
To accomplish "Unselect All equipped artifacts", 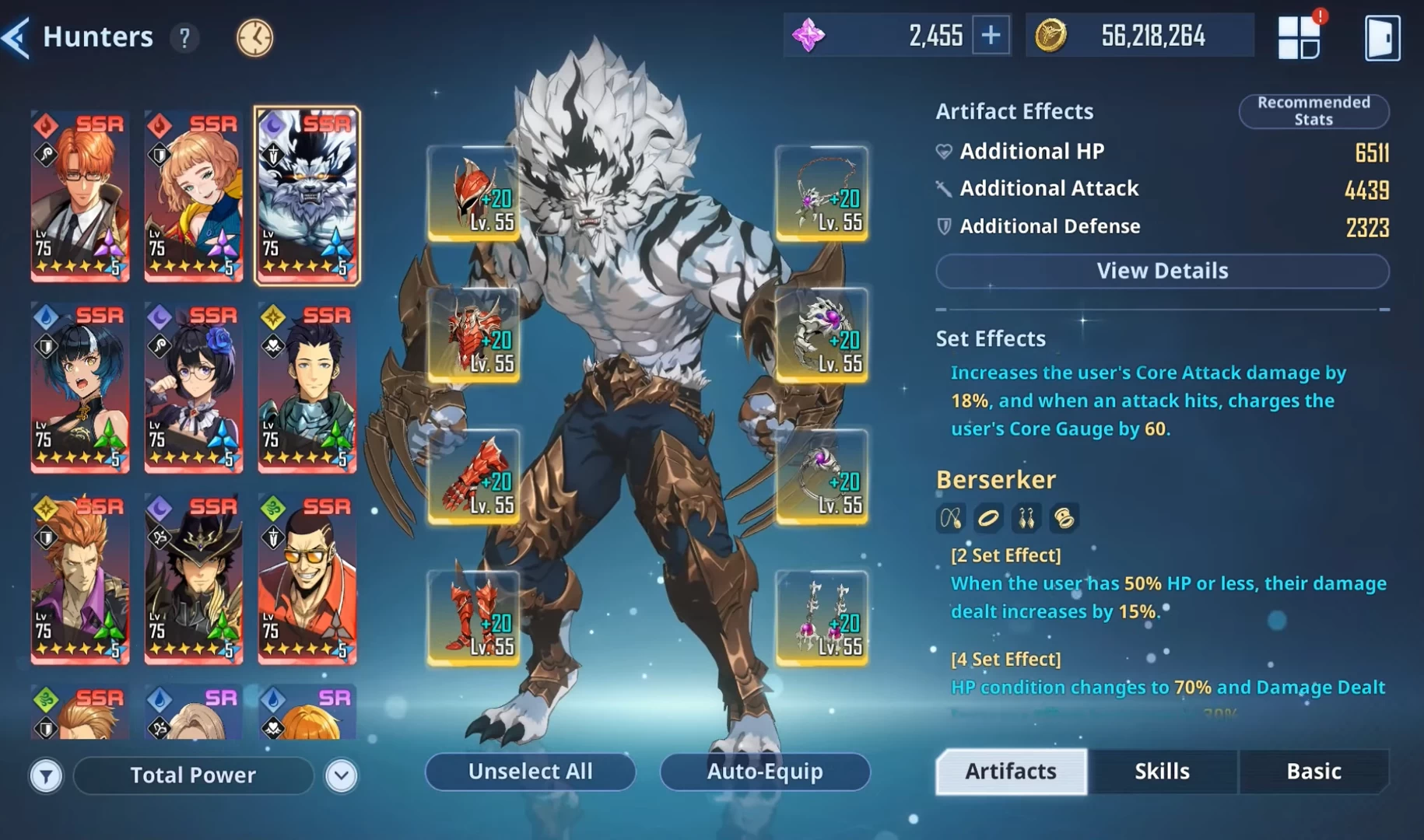I will 530,771.
